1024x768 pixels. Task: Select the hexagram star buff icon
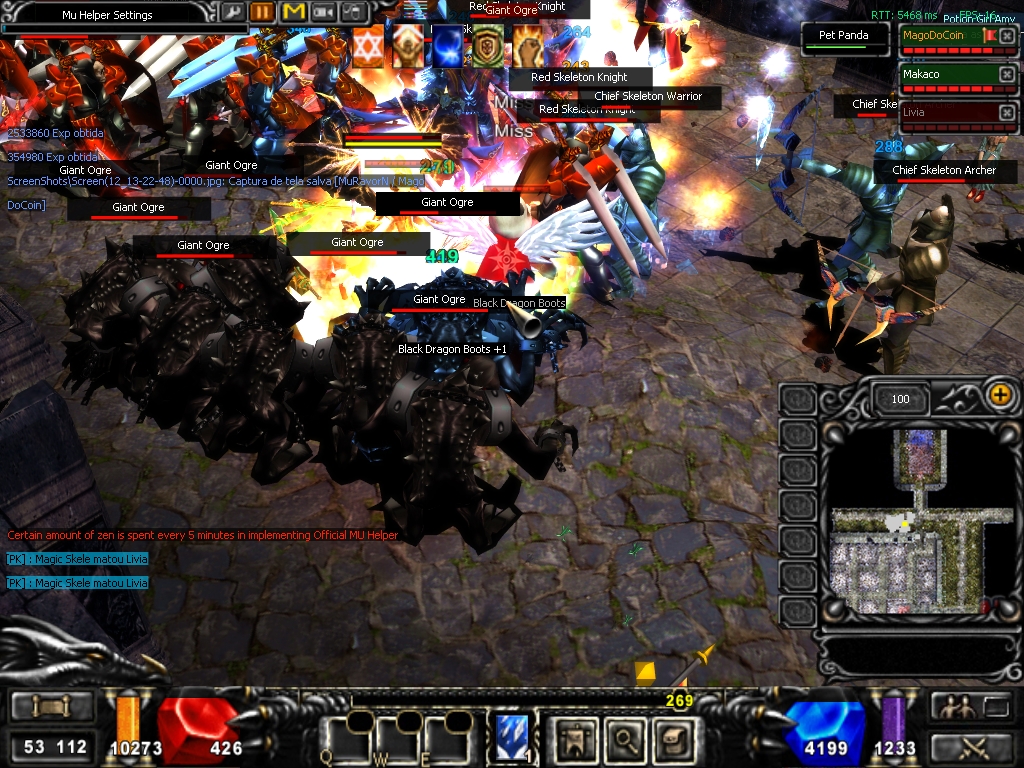click(x=367, y=47)
